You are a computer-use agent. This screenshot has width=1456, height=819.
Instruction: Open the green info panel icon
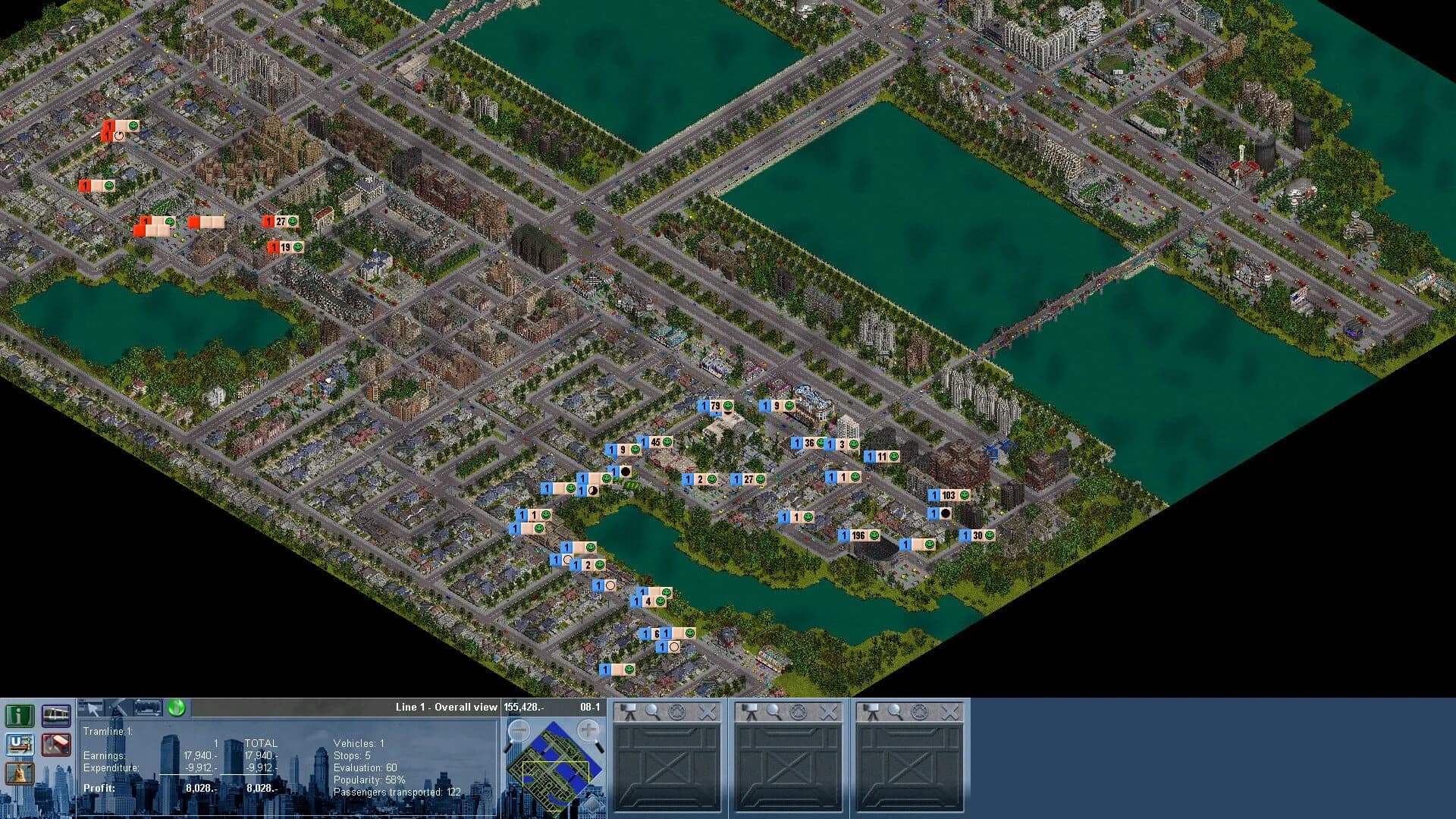click(x=19, y=717)
